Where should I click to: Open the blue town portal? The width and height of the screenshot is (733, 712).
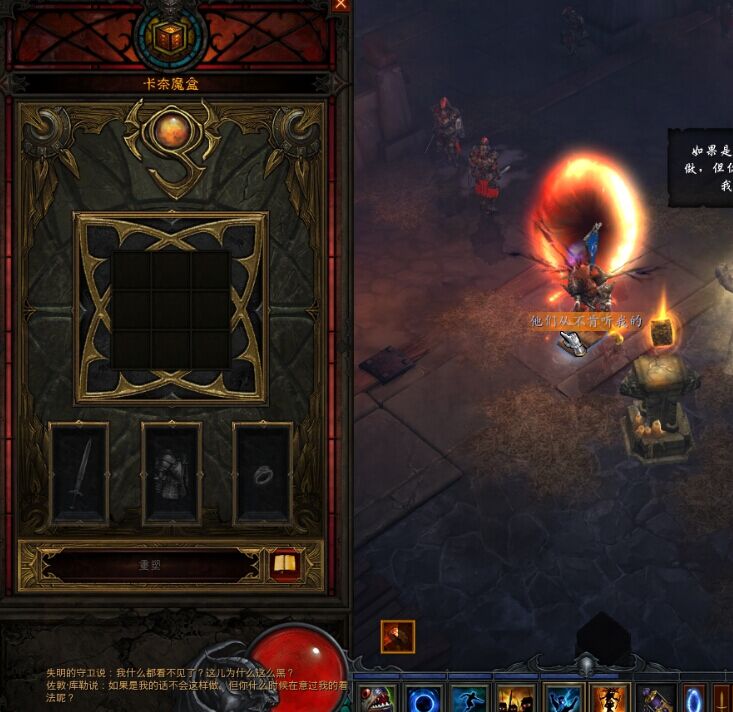[x=694, y=698]
